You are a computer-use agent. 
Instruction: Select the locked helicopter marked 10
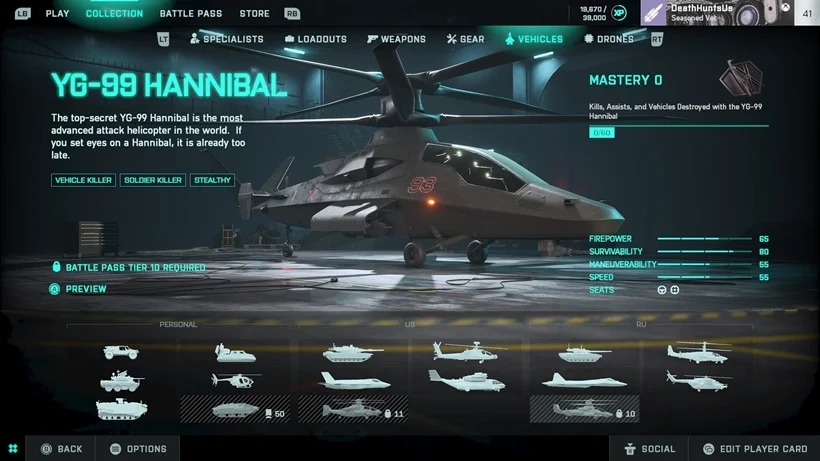pos(584,409)
